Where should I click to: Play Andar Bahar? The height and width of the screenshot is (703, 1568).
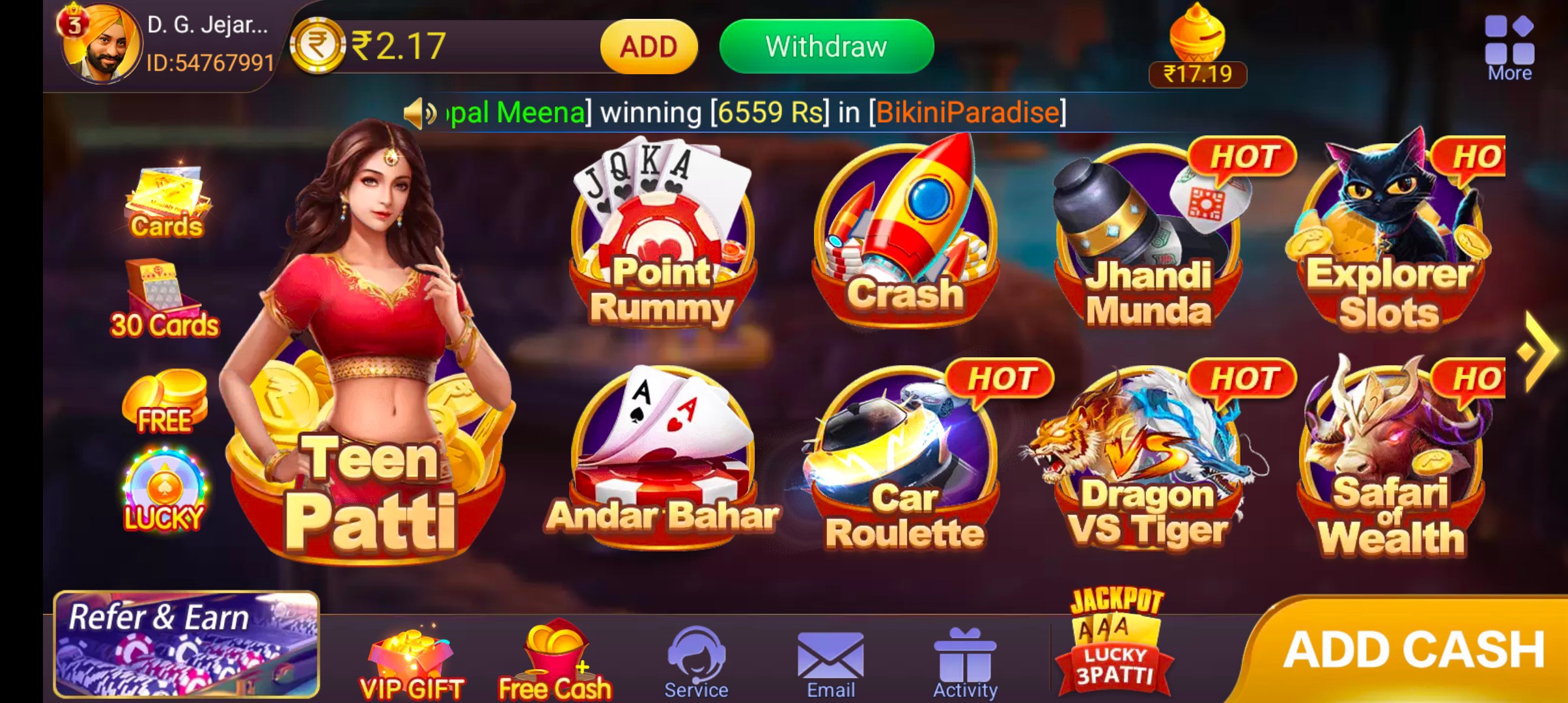click(x=664, y=456)
